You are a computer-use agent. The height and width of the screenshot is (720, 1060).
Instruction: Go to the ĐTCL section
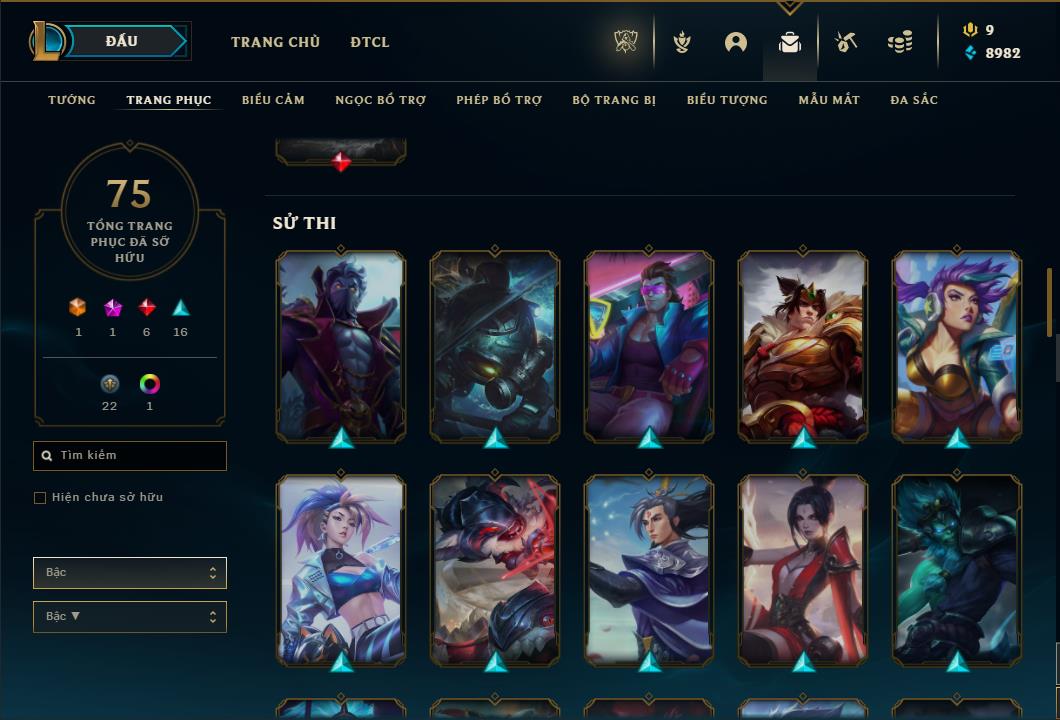pos(370,42)
